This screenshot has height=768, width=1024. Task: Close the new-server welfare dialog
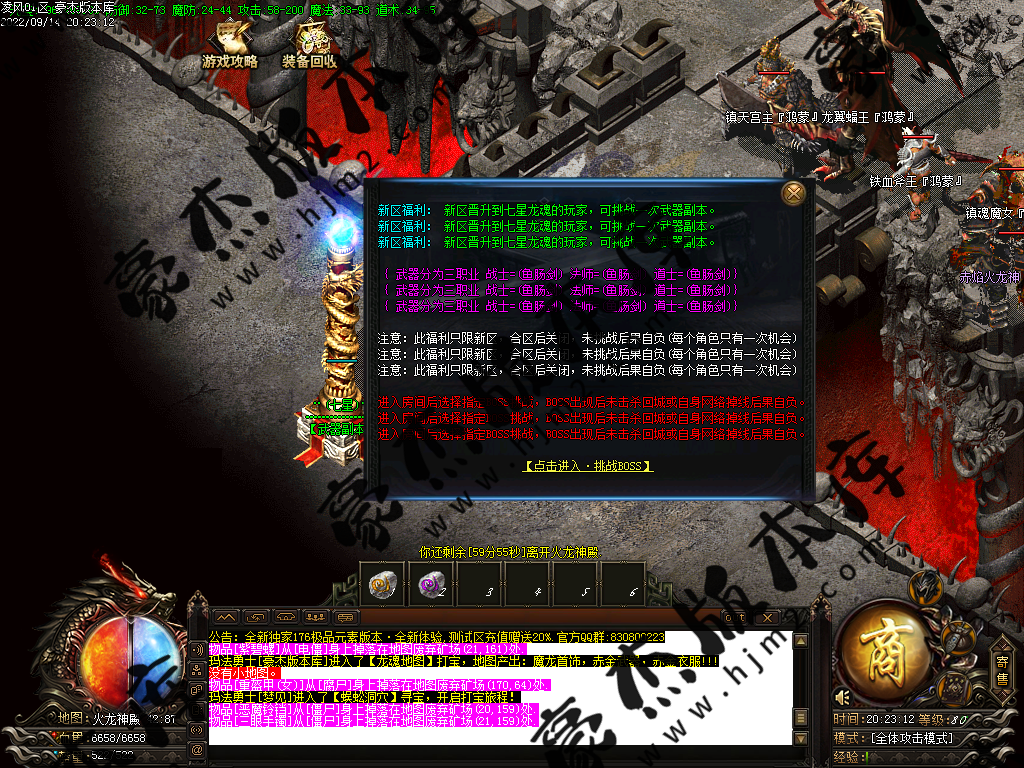794,193
